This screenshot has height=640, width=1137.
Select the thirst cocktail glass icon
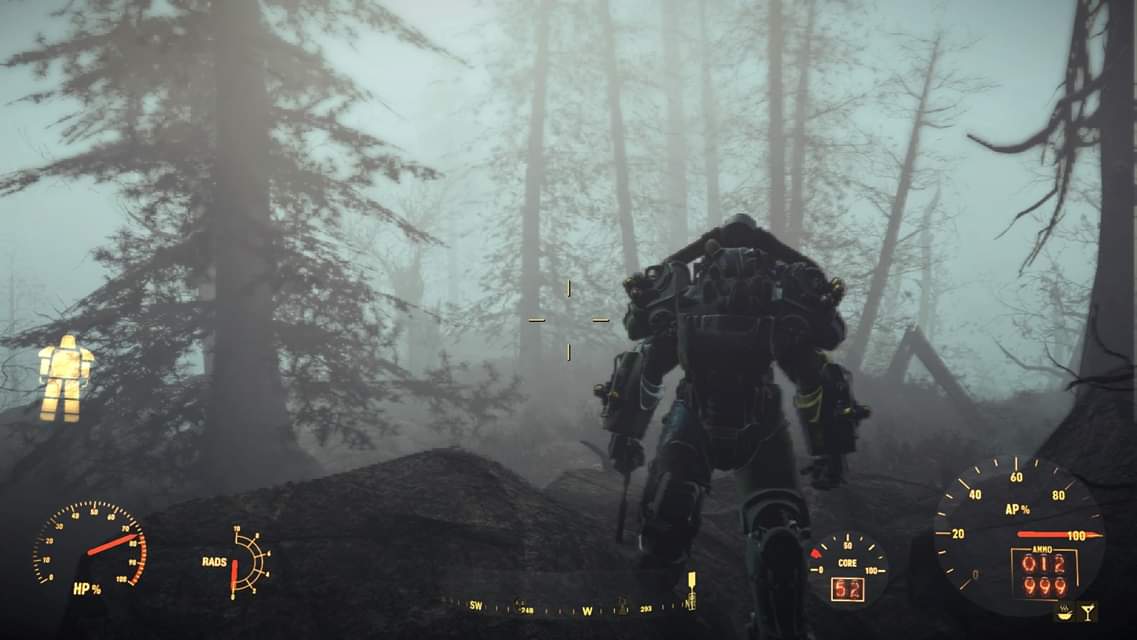coord(1086,611)
